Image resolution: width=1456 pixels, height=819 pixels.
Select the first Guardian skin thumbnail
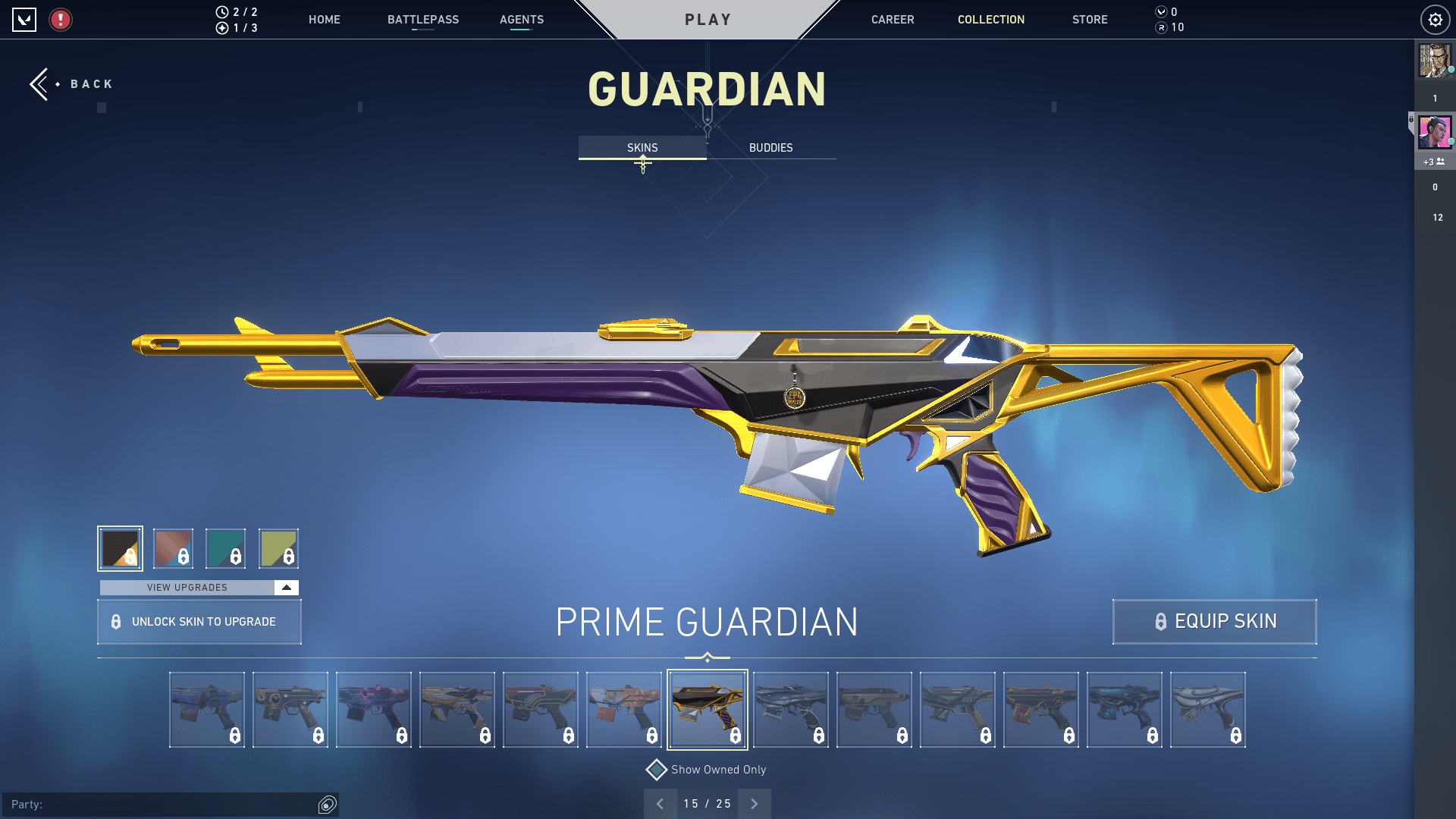coord(206,709)
